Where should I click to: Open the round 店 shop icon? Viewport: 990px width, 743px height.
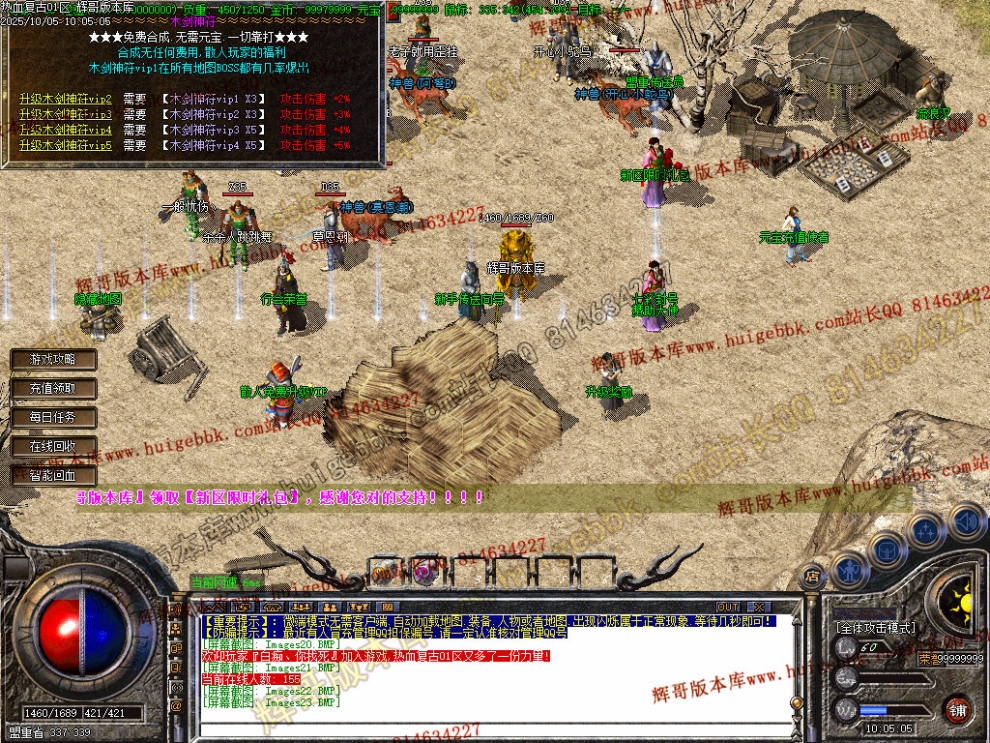(x=812, y=577)
